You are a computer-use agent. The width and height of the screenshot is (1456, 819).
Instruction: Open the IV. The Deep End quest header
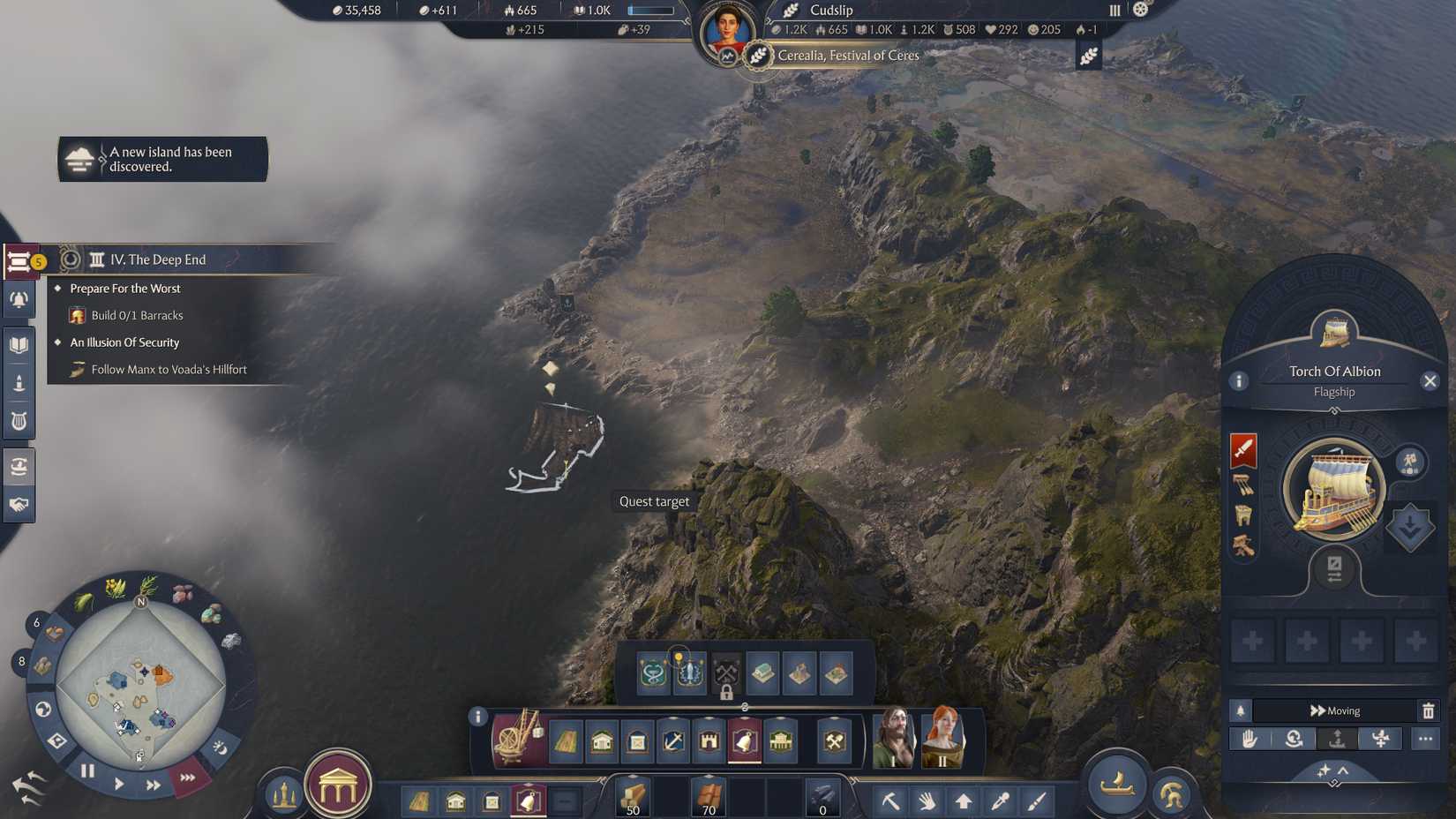point(157,259)
